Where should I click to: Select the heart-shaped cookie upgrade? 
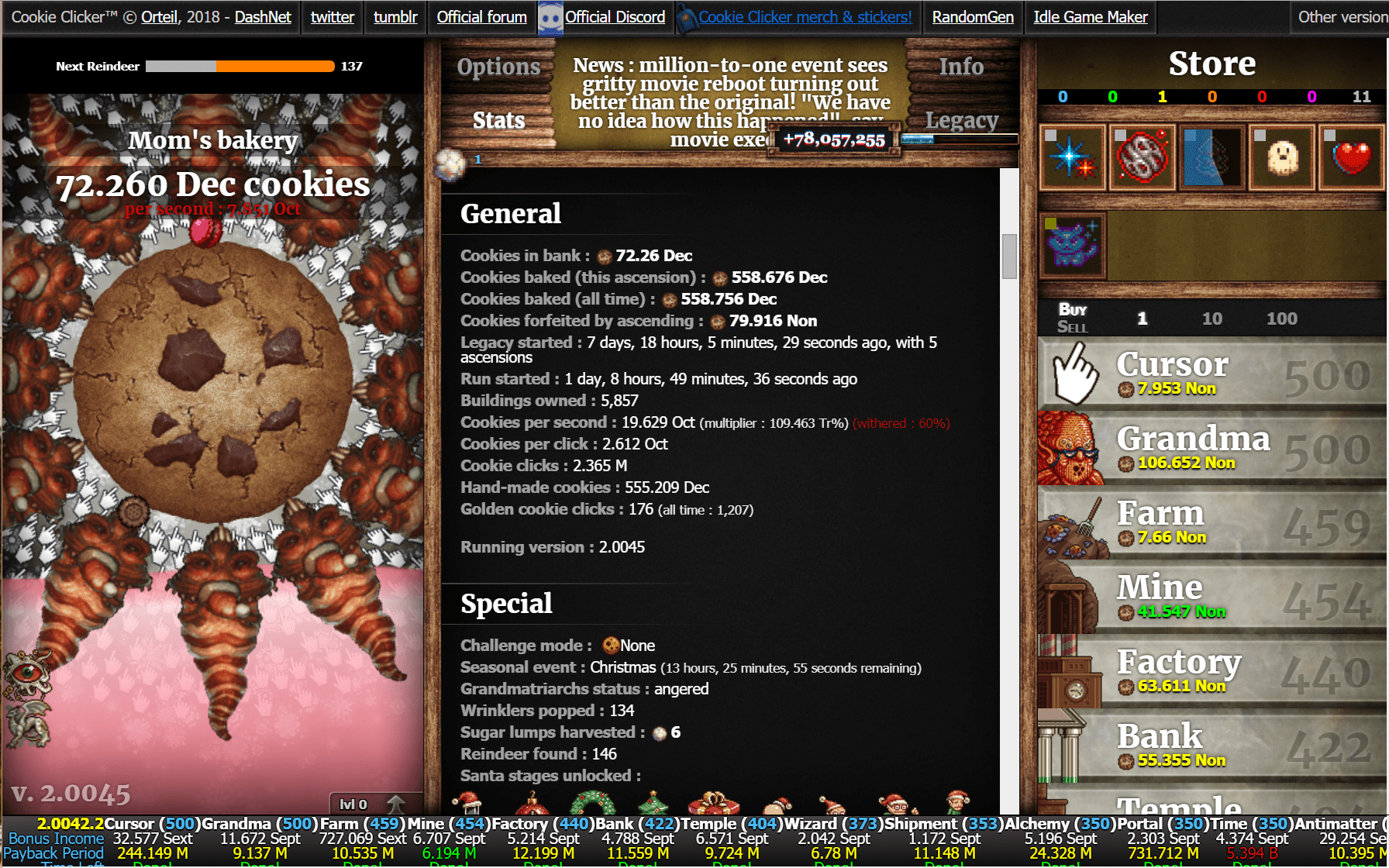coord(1352,157)
